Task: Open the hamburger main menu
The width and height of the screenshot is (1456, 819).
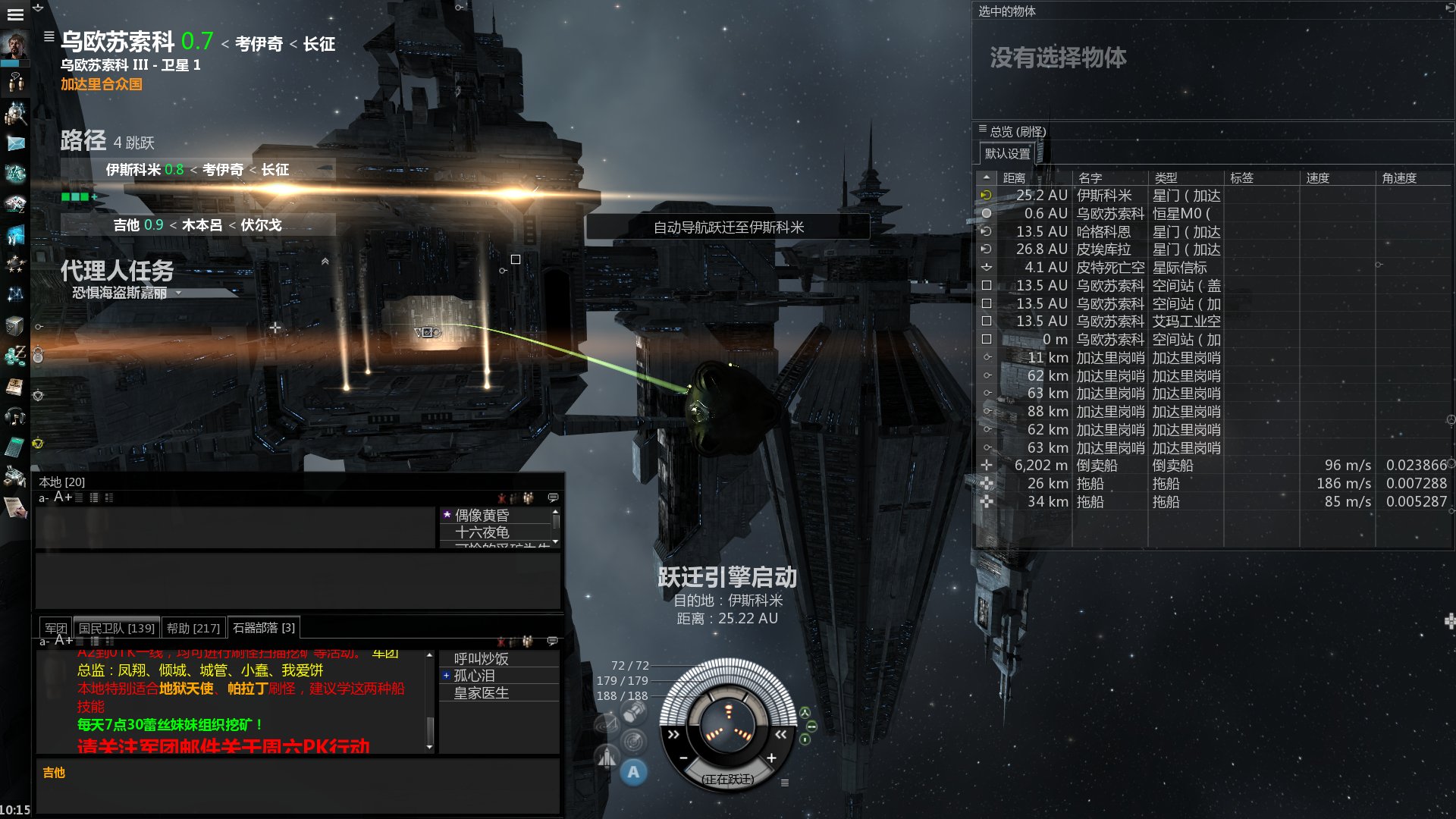Action: (x=15, y=14)
